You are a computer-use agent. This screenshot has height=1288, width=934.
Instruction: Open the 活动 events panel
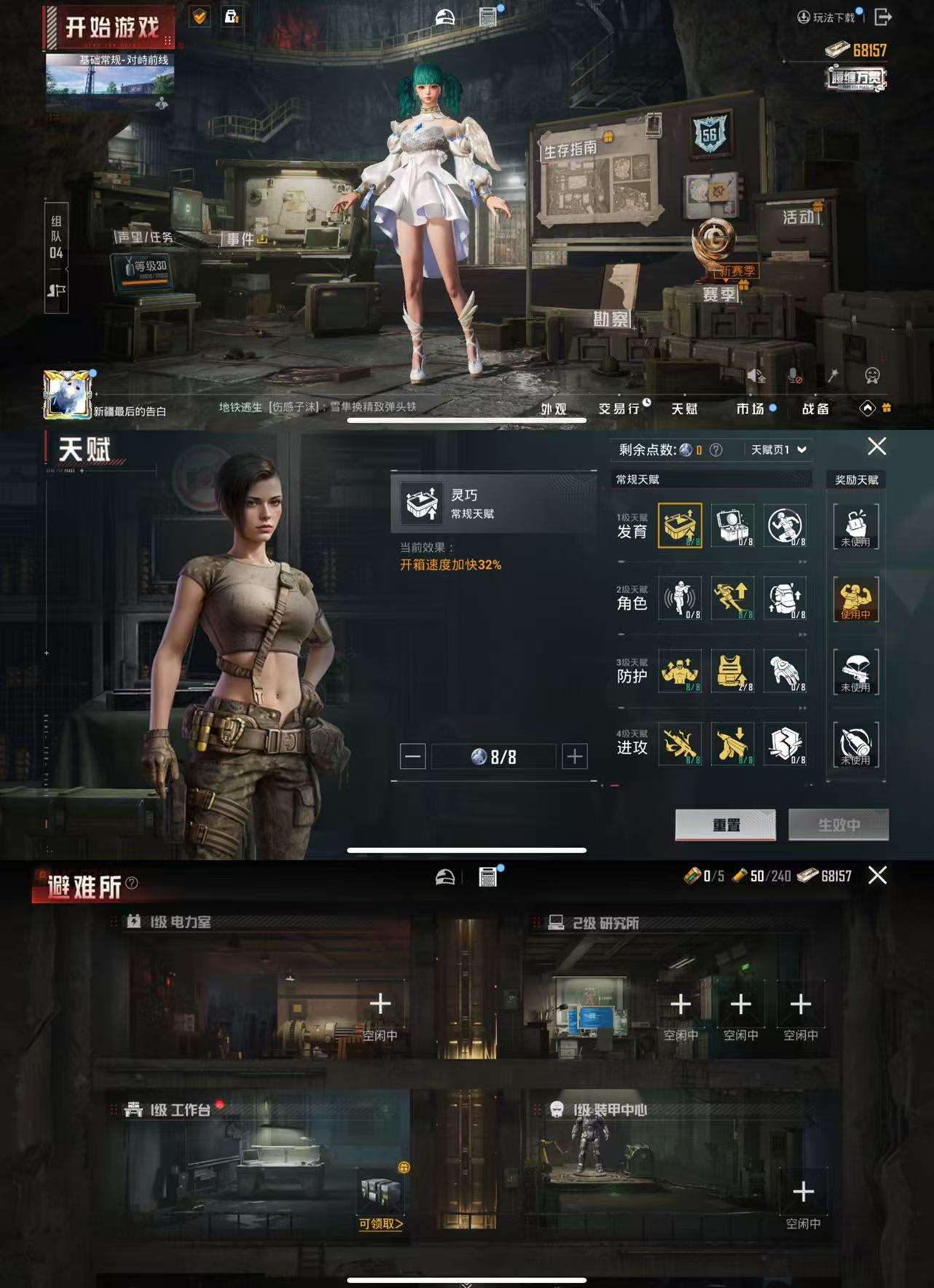pyautogui.click(x=798, y=217)
